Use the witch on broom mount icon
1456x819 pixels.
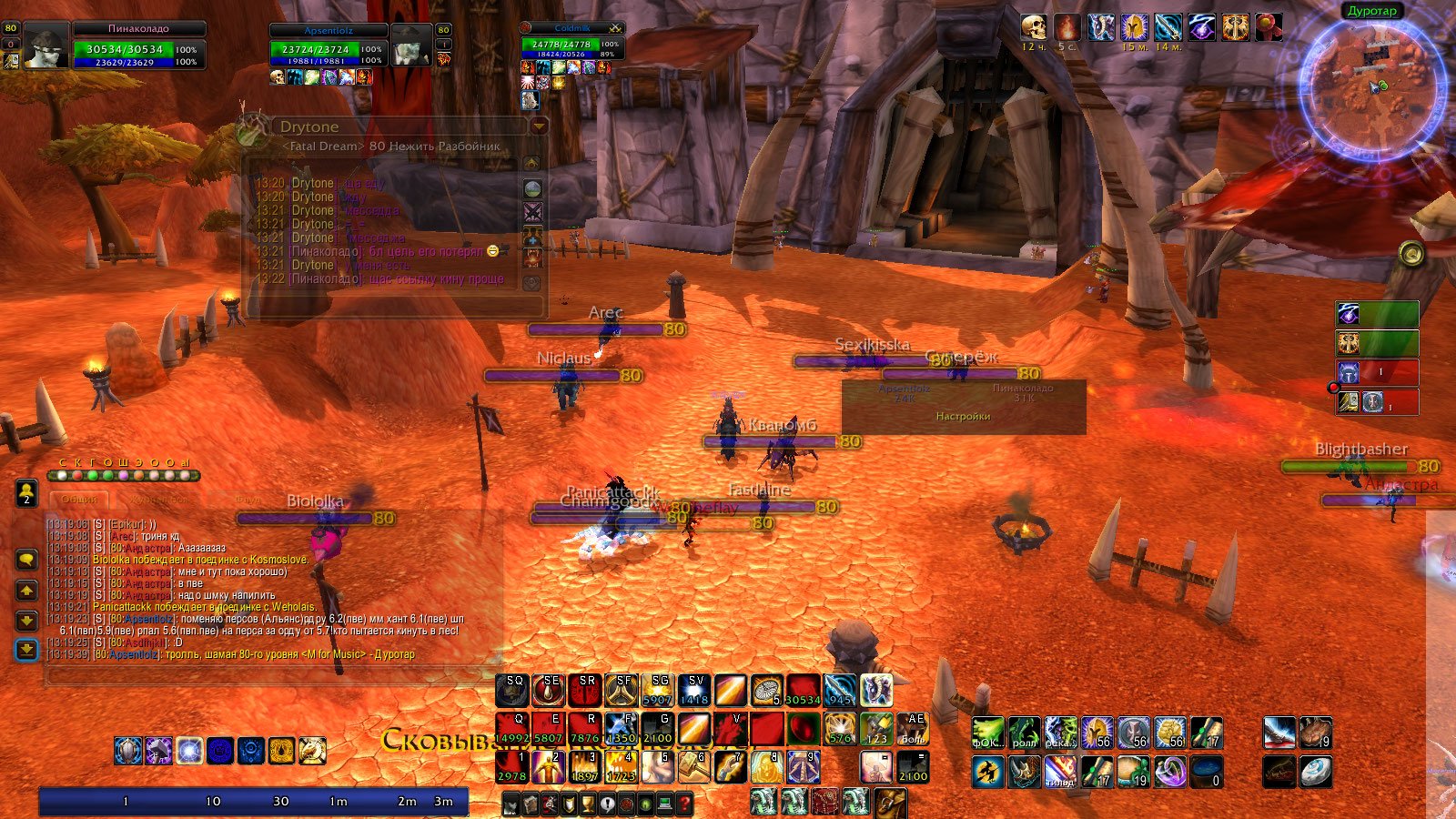click(986, 771)
